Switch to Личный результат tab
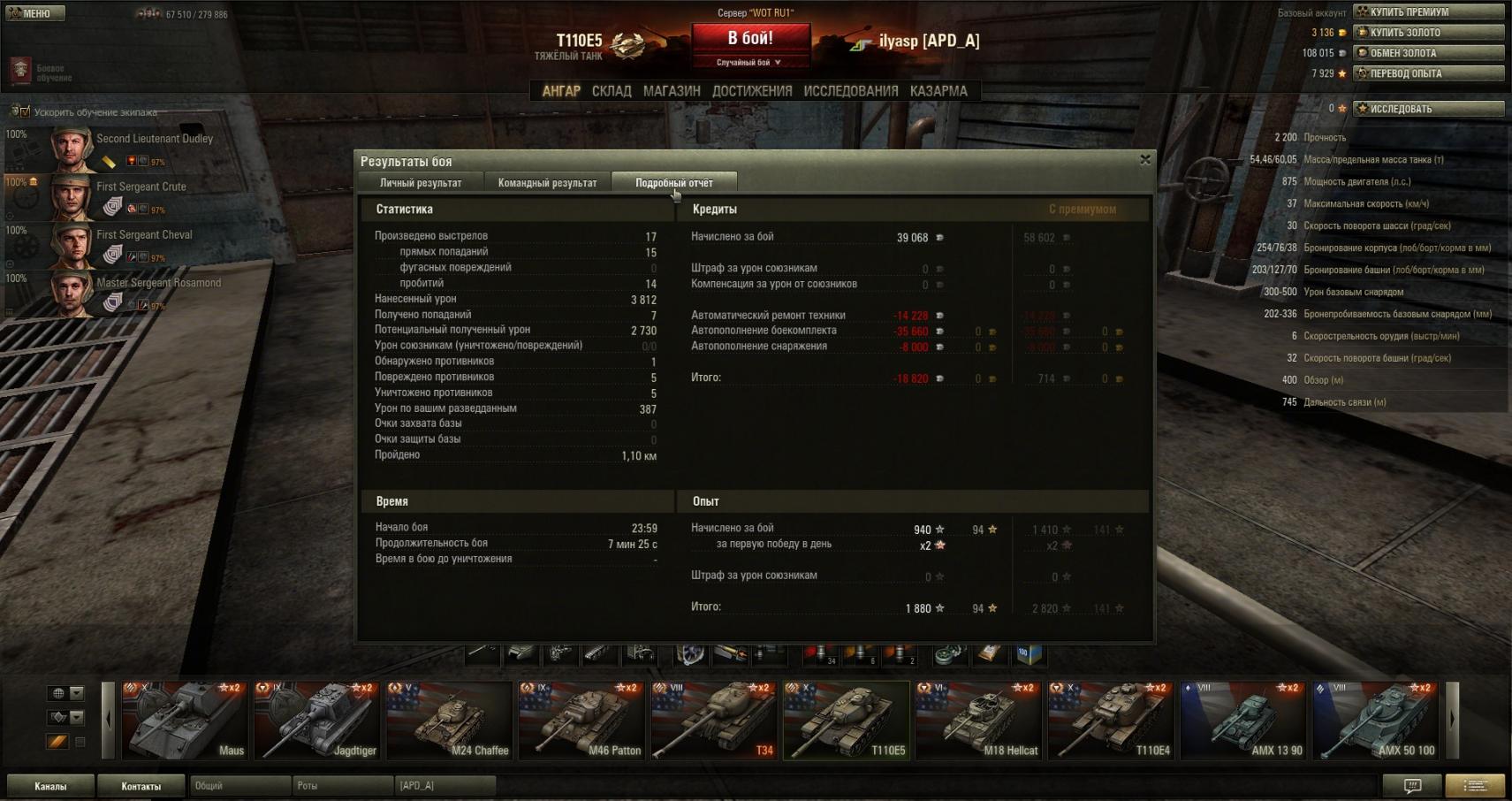 421,183
